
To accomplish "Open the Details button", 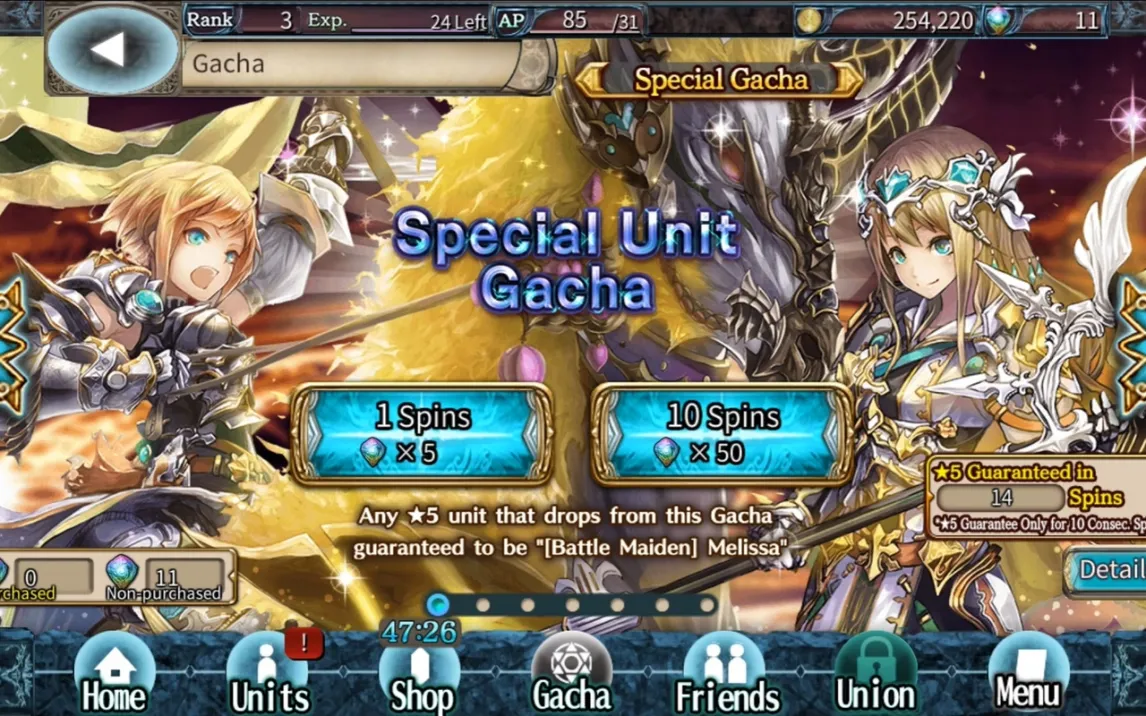I will coord(1110,570).
